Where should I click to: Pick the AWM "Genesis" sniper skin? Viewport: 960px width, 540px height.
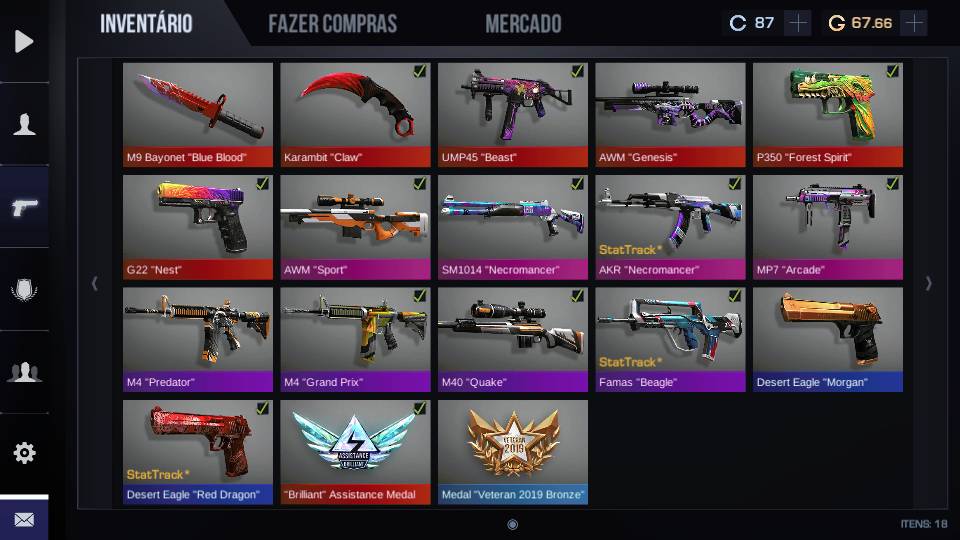(x=670, y=114)
